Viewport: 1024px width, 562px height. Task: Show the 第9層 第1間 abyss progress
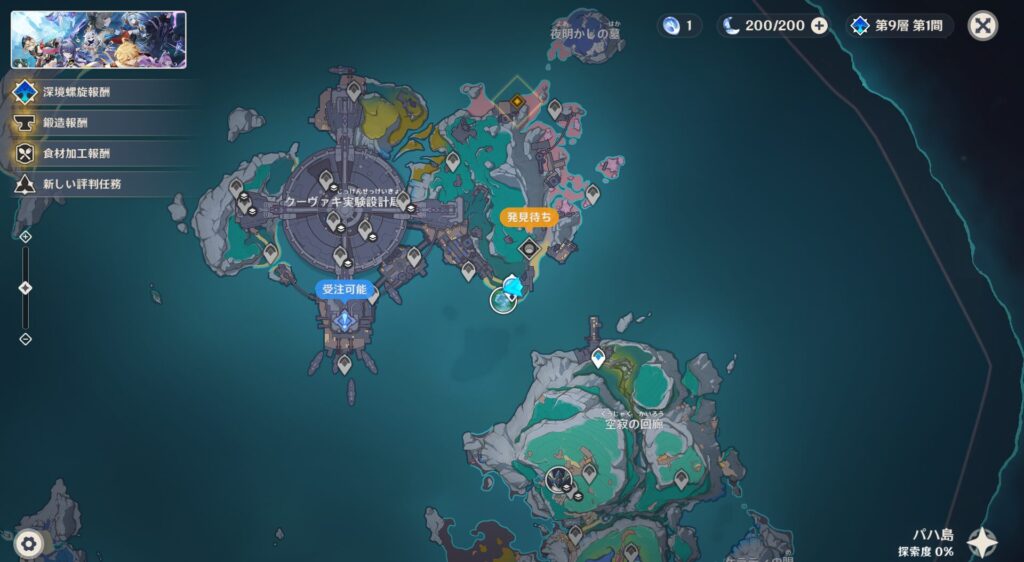pos(900,26)
